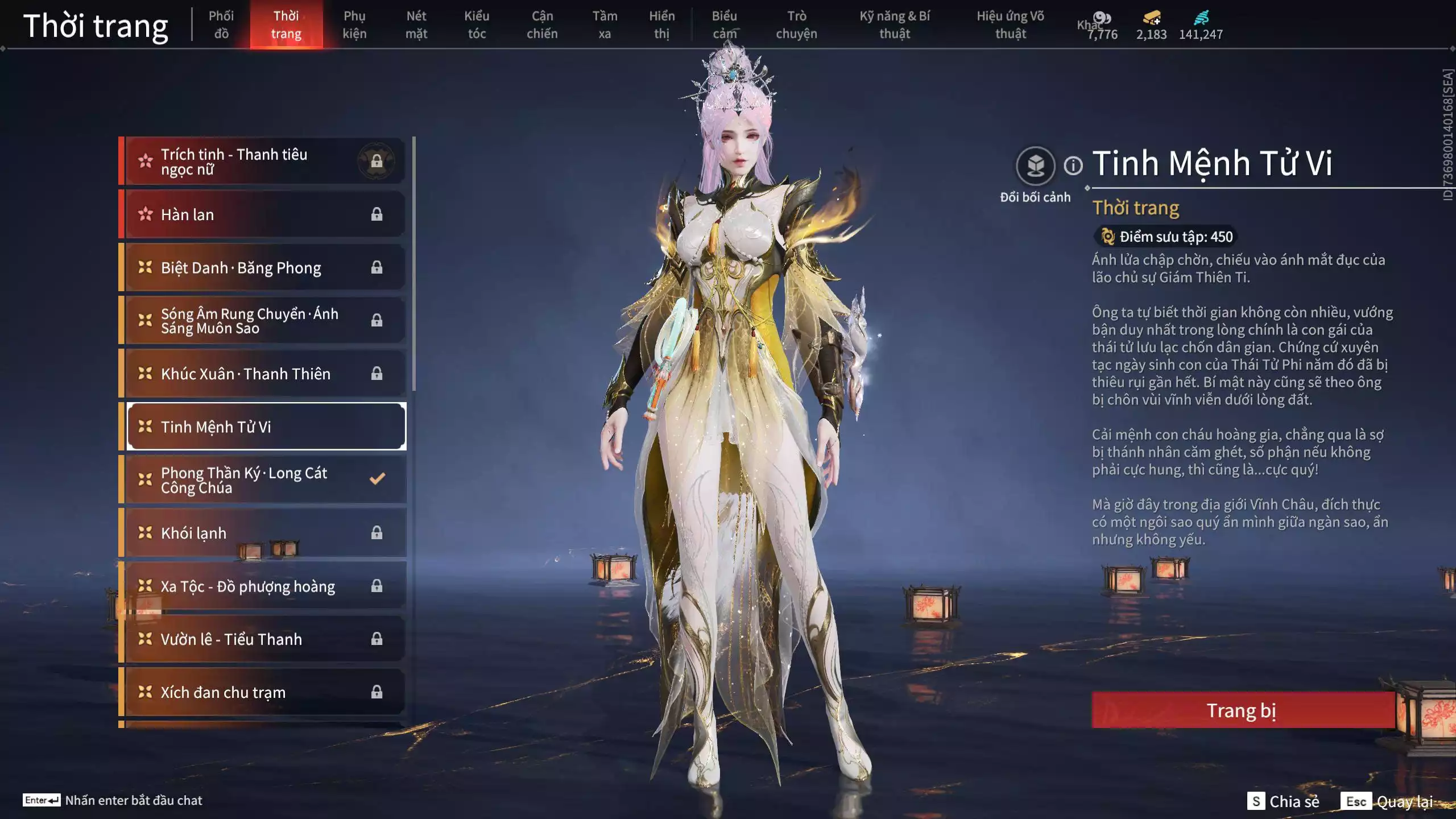Toggle the Đổi bối cảnh background button

tap(1035, 166)
